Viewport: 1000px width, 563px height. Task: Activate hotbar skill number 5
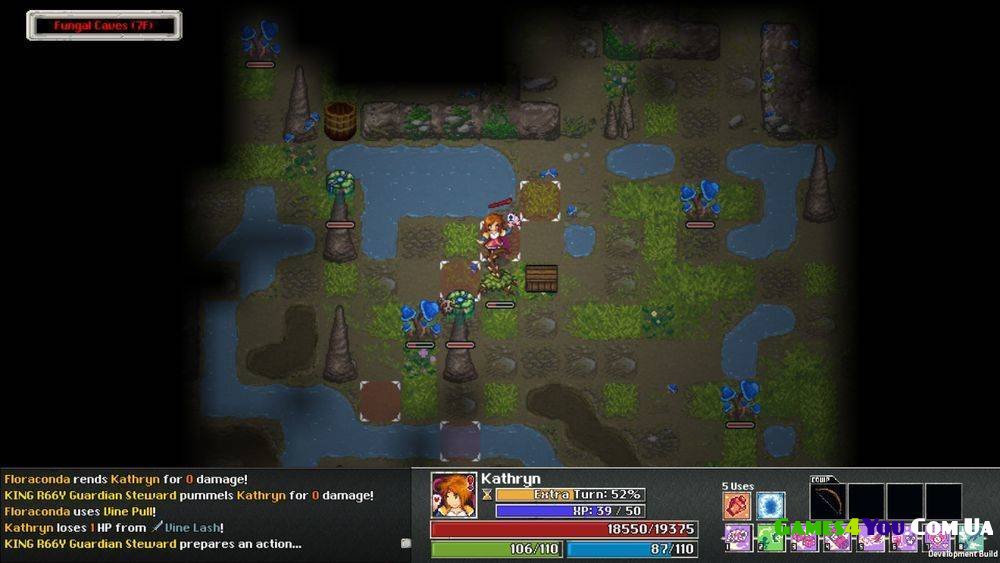click(871, 539)
